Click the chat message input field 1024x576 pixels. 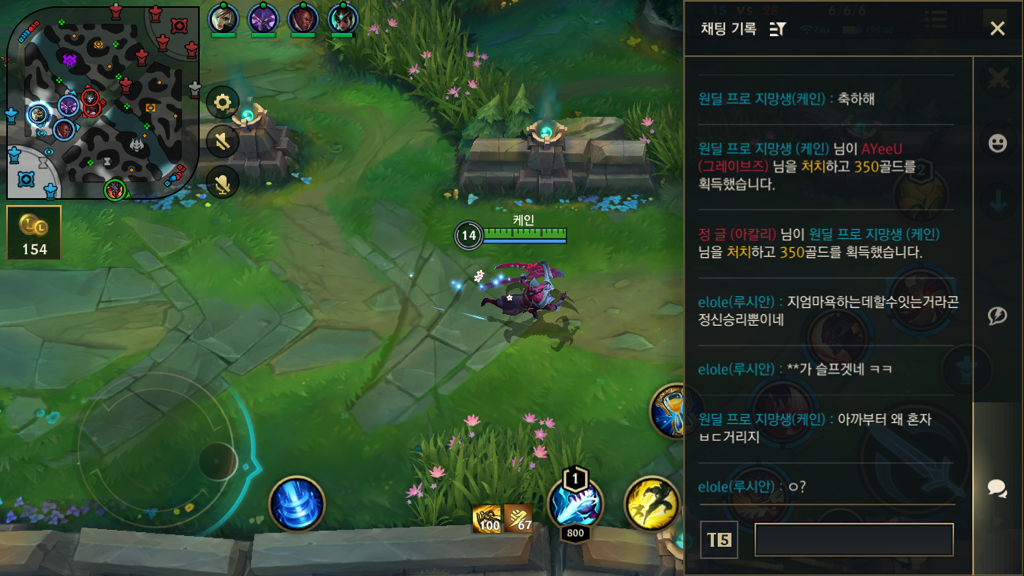853,540
